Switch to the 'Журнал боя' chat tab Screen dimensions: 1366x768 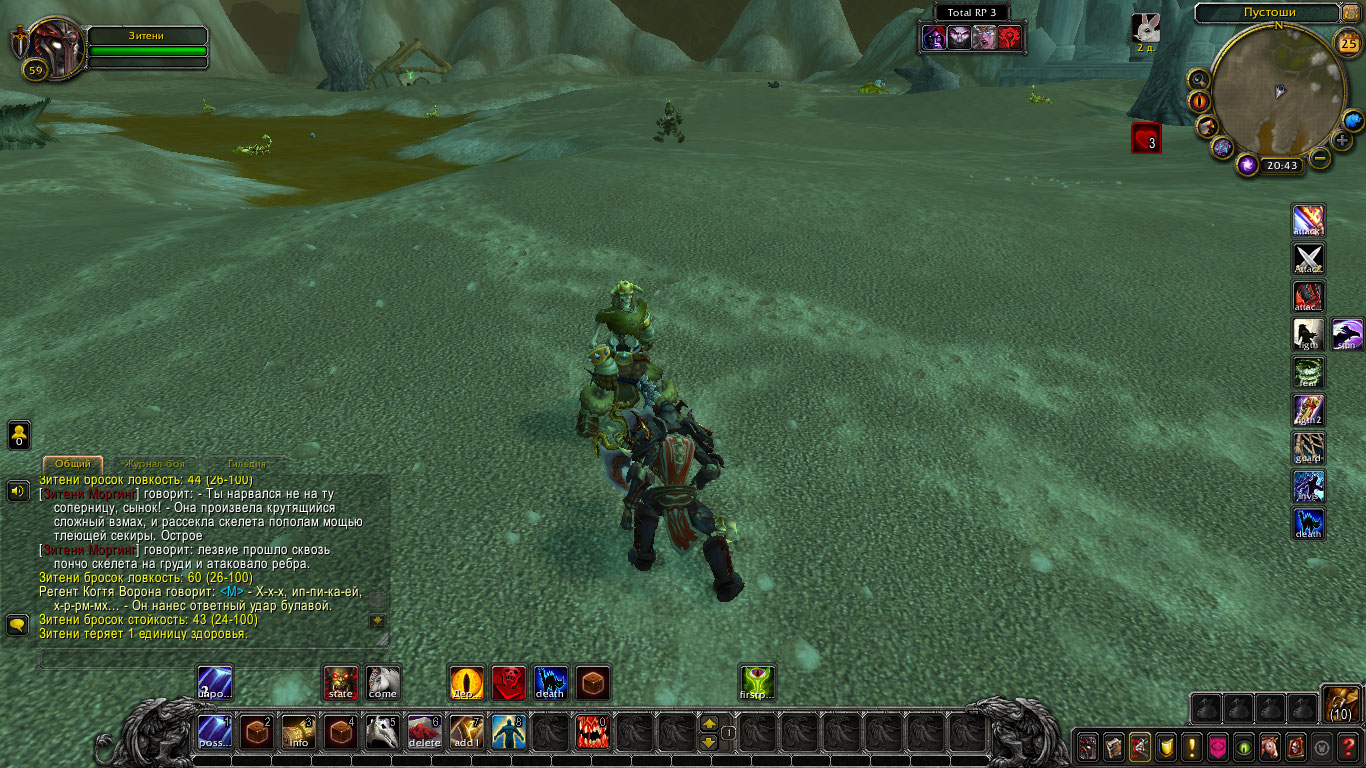tap(154, 464)
